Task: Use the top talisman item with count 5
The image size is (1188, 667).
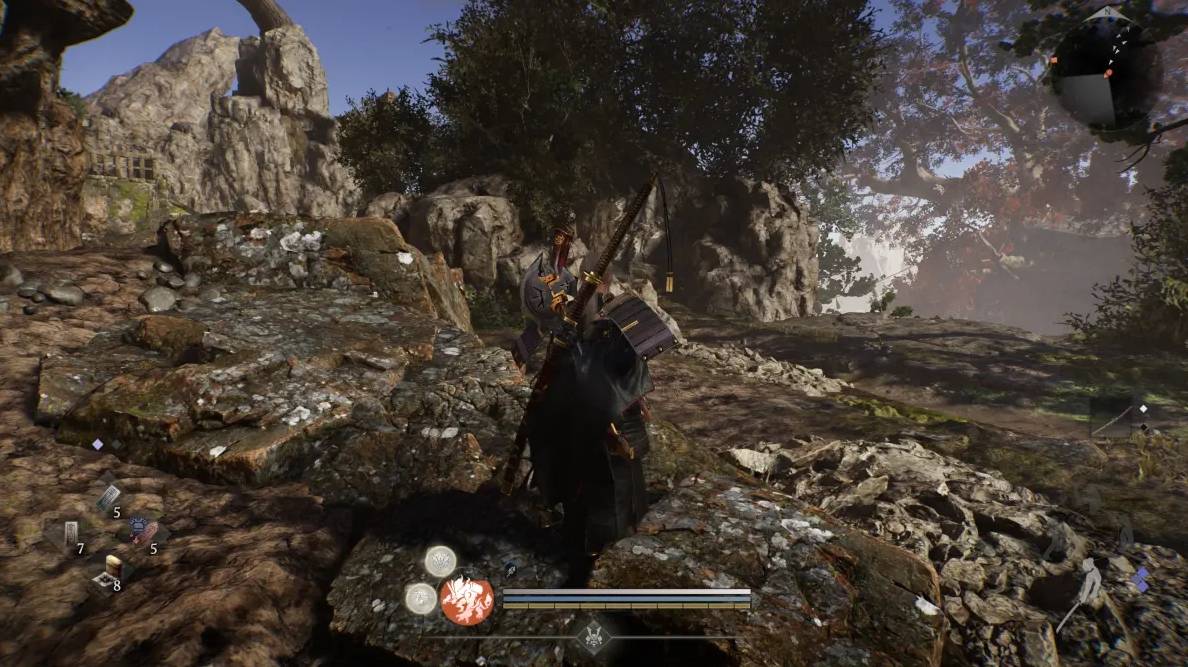Action: point(107,497)
